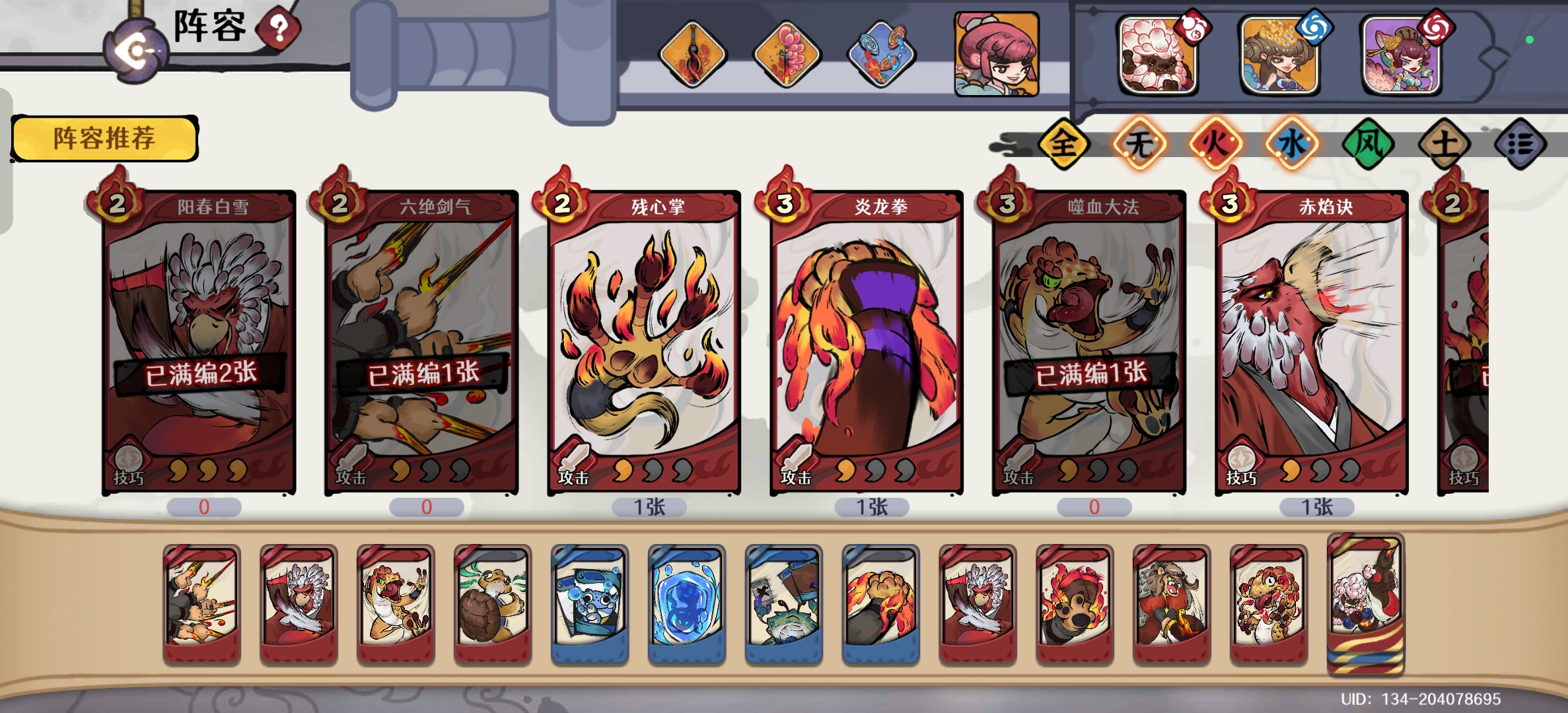Open 阵容推荐 lineup recommendations
This screenshot has width=1568, height=713.
click(104, 139)
